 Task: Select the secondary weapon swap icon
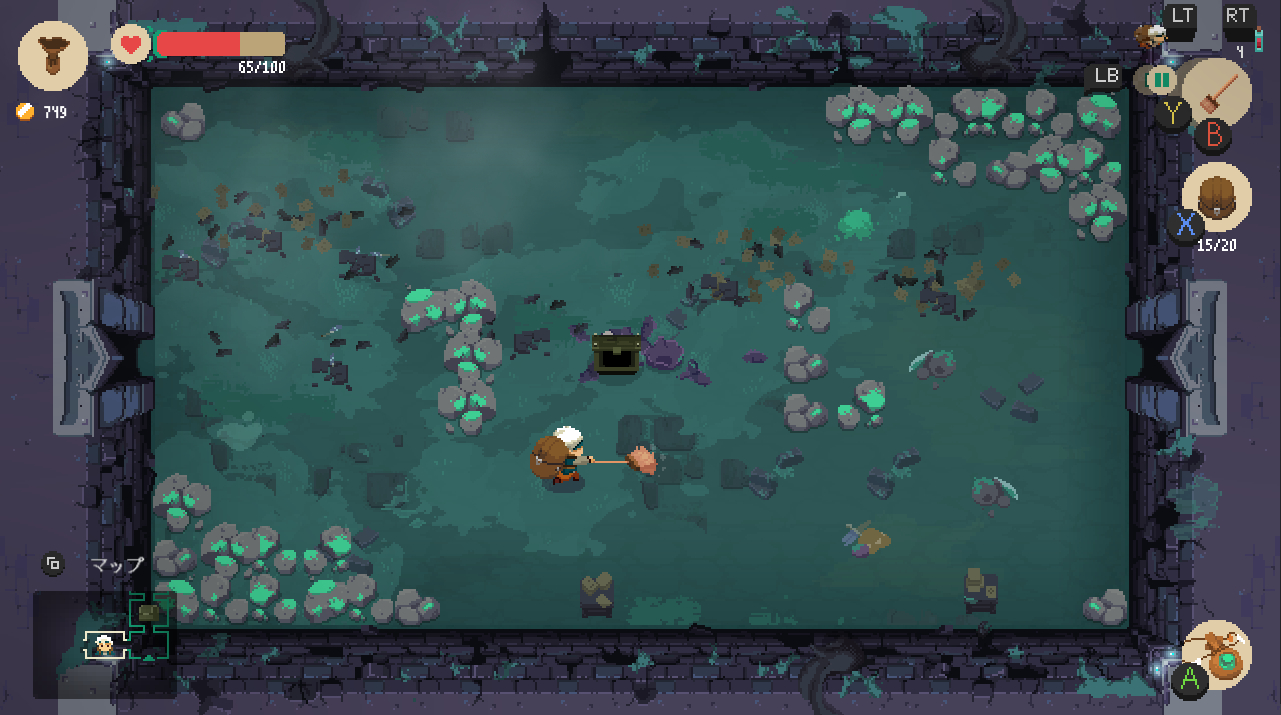[x=1161, y=79]
